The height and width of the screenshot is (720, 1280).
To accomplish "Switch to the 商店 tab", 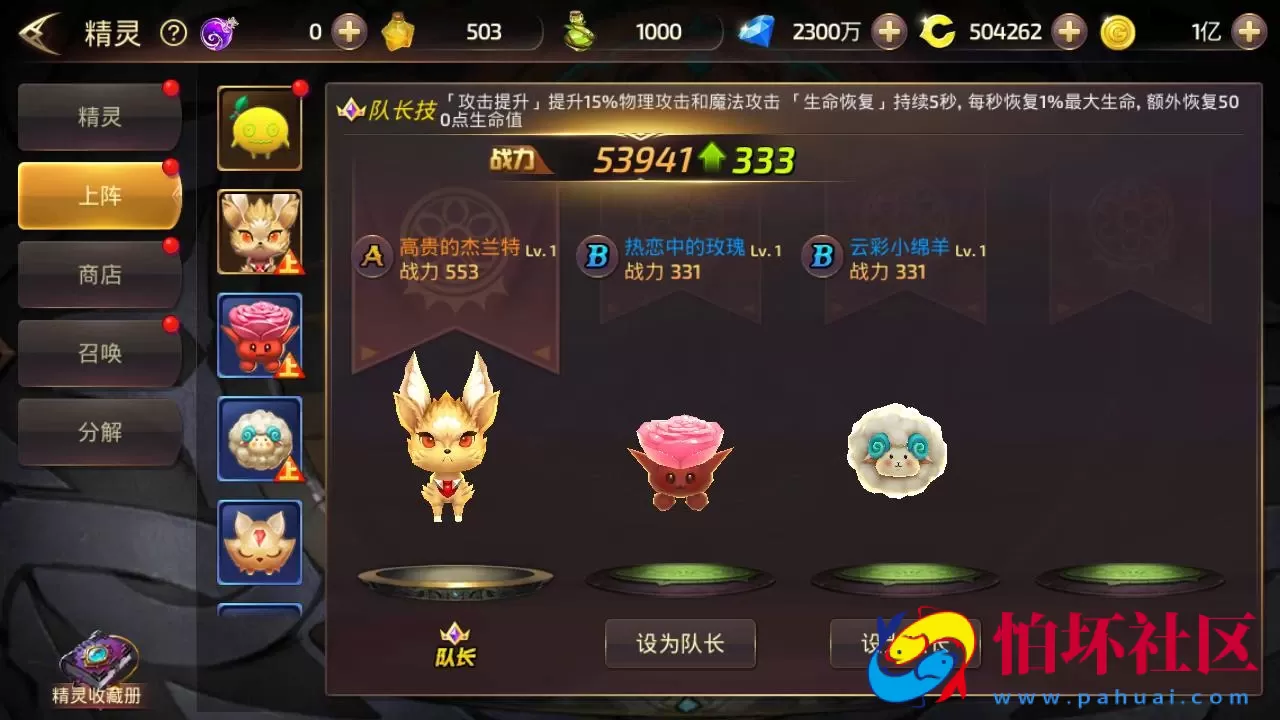I will click(99, 274).
